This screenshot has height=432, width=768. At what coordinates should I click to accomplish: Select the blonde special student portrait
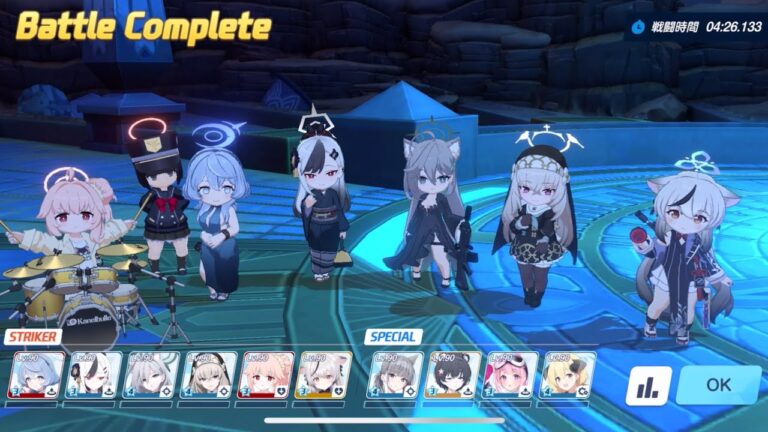point(568,375)
